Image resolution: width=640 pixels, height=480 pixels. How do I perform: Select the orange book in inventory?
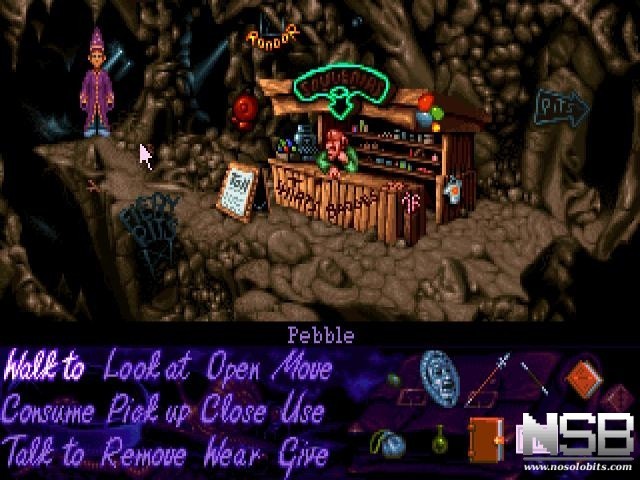coord(582,379)
